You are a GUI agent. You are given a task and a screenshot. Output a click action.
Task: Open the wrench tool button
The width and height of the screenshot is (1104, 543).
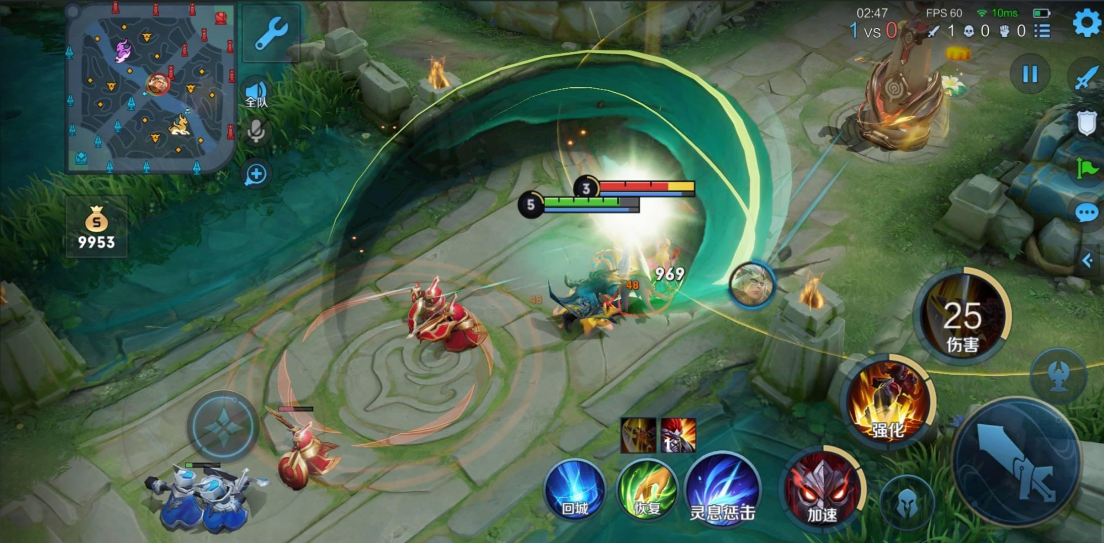271,34
